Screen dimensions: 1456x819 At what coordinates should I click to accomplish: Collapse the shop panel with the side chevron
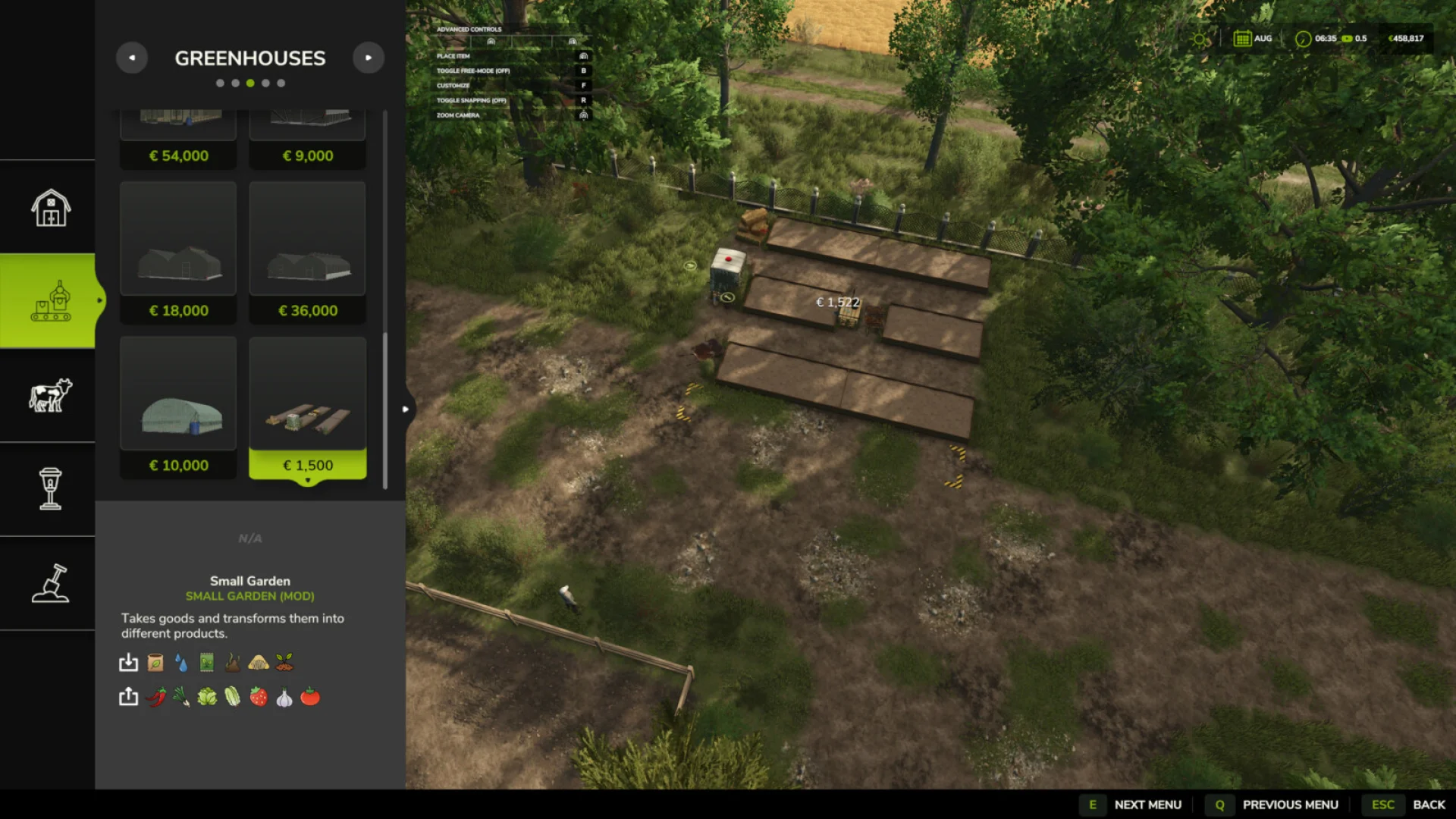click(406, 409)
